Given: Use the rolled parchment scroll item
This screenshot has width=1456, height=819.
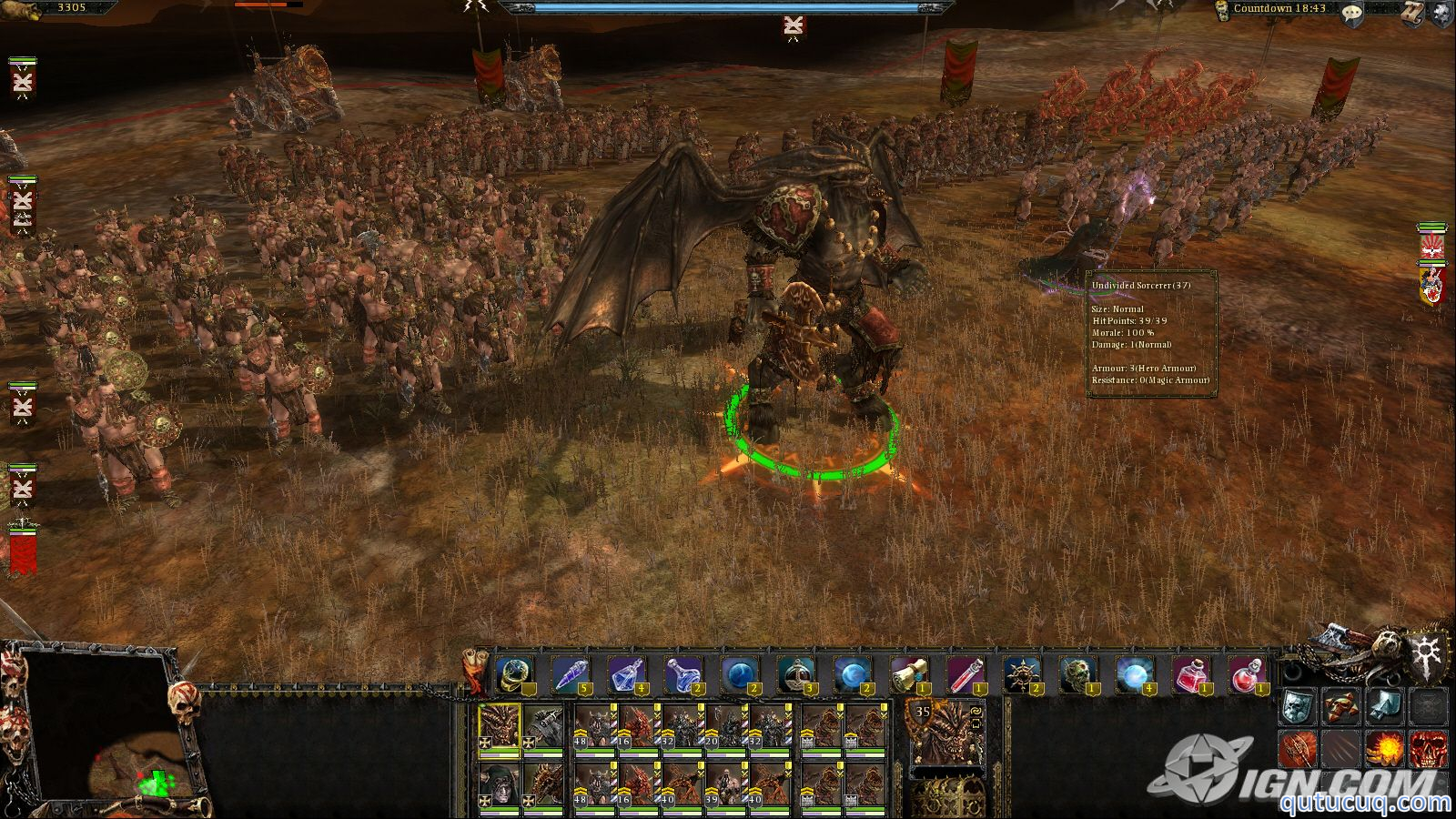Looking at the screenshot, I should pos(908,675).
